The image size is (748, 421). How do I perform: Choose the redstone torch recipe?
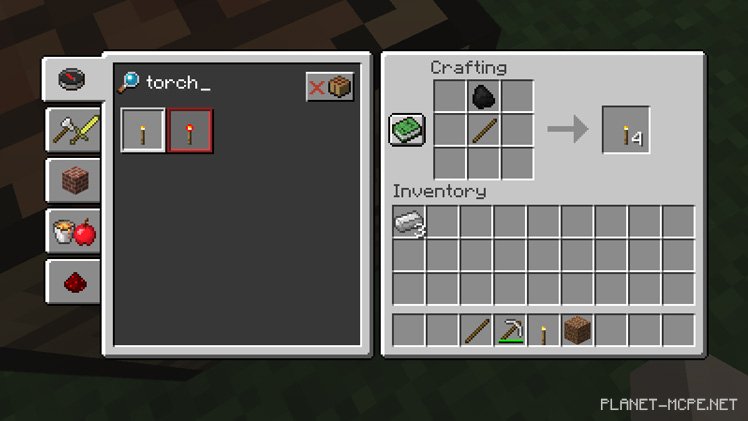point(189,131)
